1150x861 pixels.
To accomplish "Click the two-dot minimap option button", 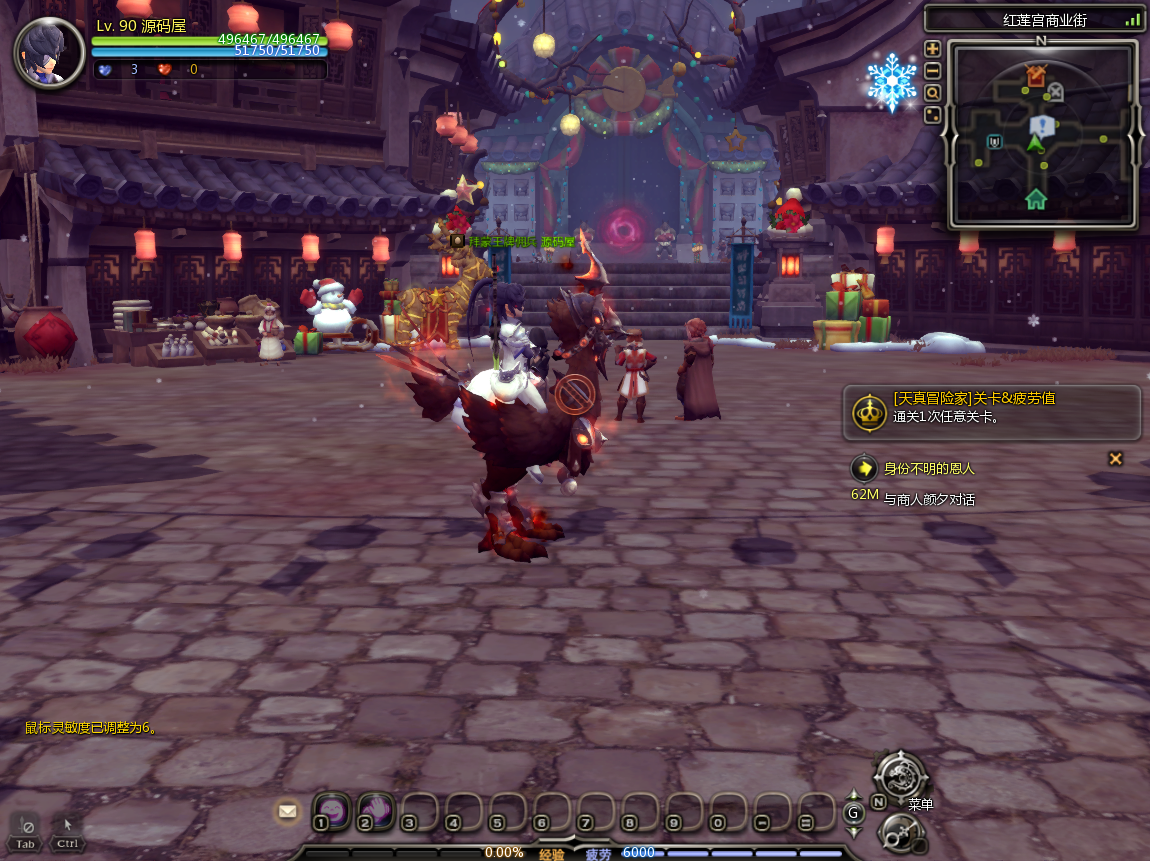I will (x=932, y=115).
